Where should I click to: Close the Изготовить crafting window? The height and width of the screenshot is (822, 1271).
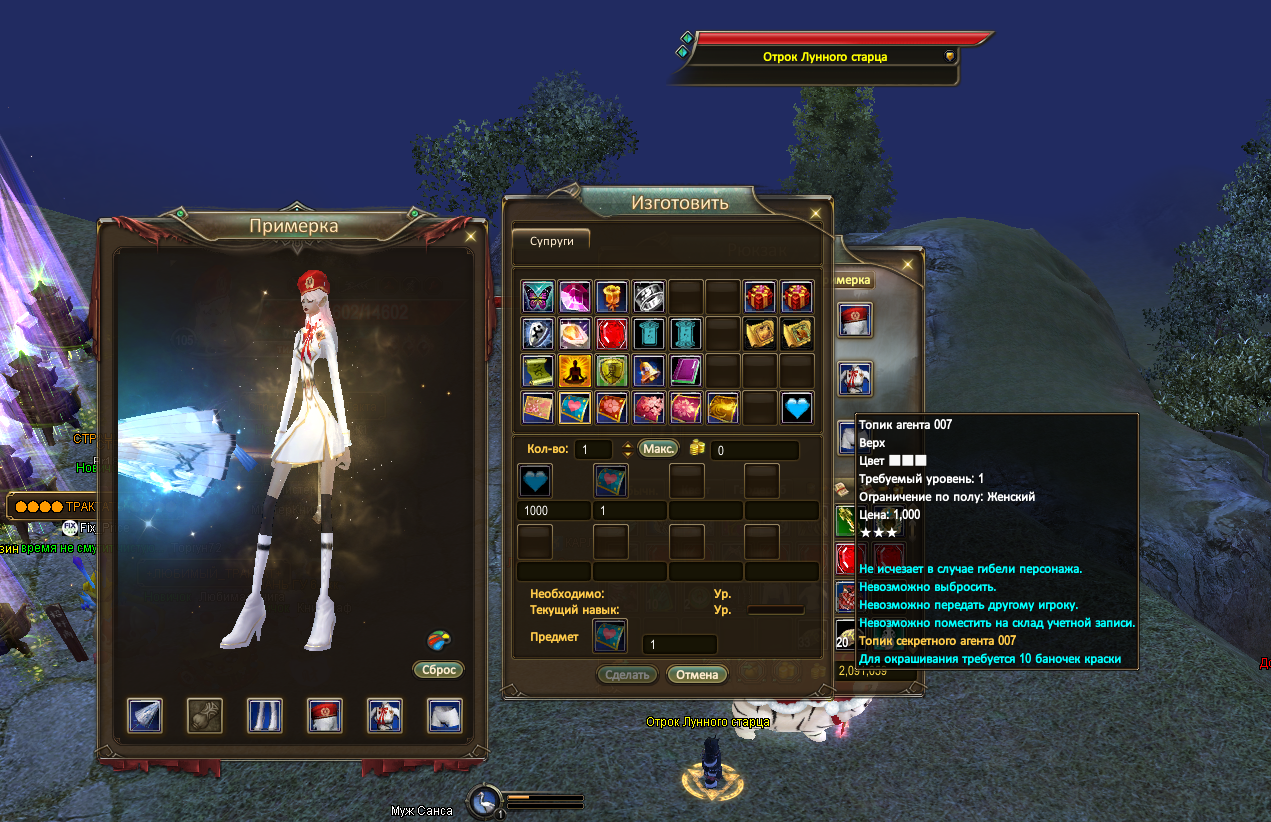click(816, 213)
